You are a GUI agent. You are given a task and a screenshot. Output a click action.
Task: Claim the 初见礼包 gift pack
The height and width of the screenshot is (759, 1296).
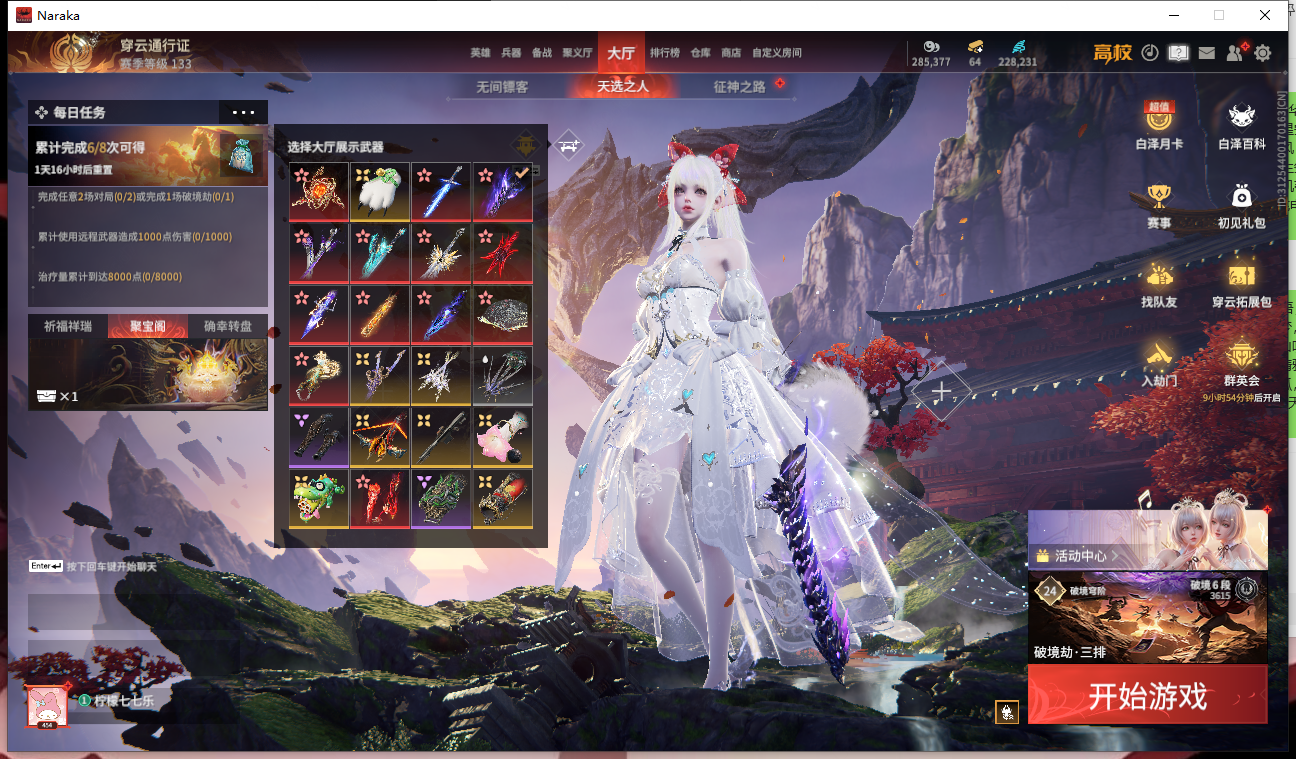pyautogui.click(x=1241, y=205)
